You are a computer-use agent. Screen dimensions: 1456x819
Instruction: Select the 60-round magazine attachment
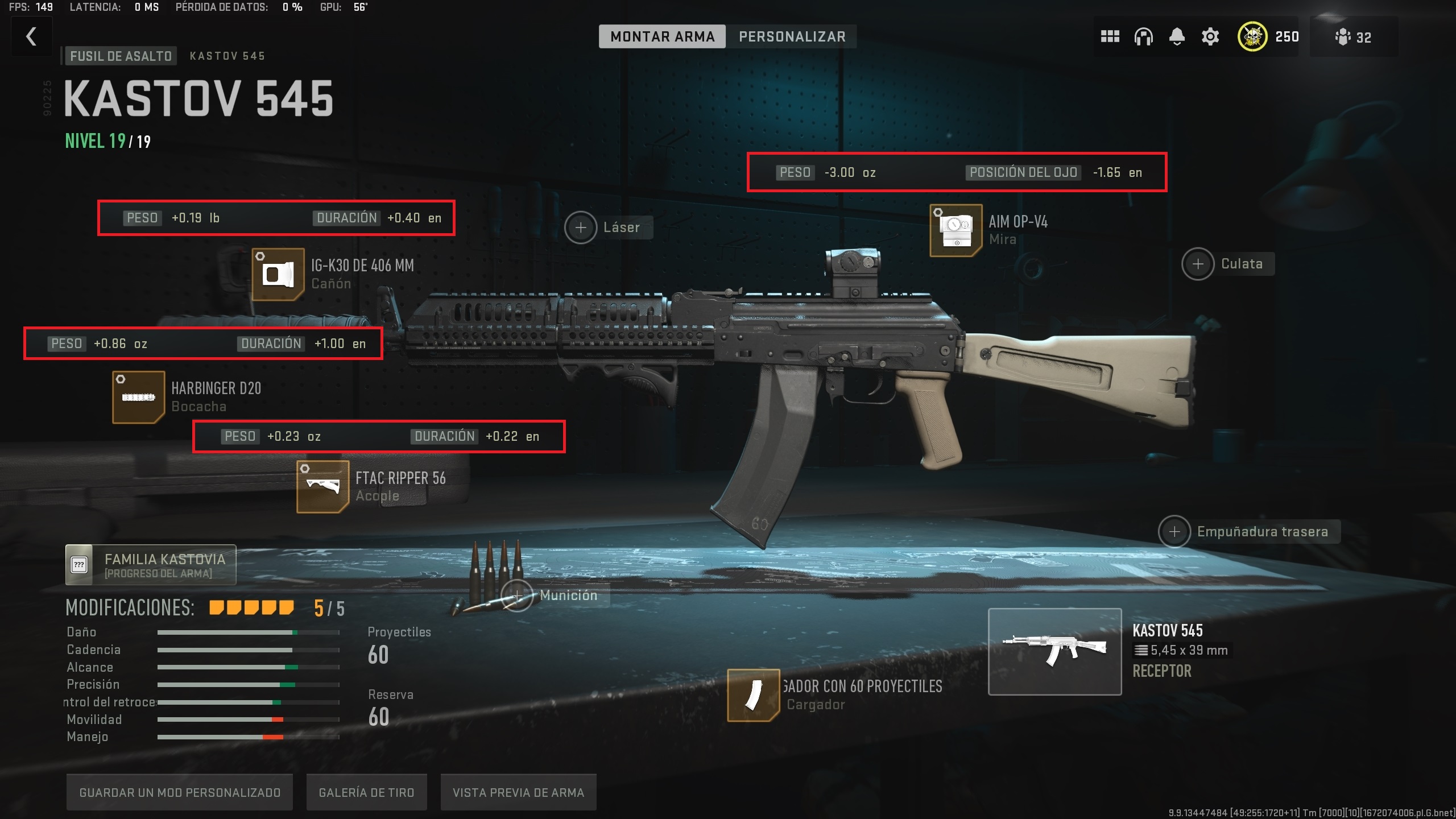(x=753, y=695)
